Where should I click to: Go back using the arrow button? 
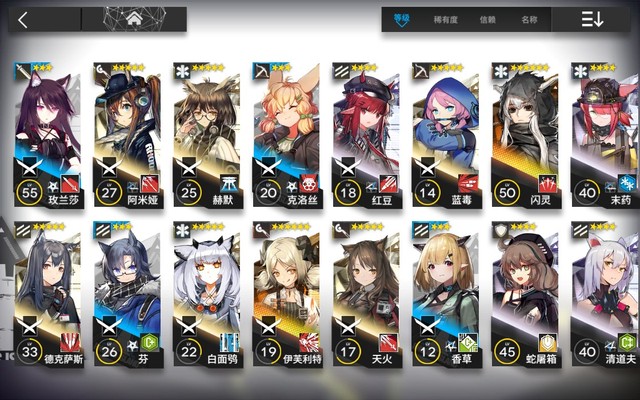pos(24,19)
